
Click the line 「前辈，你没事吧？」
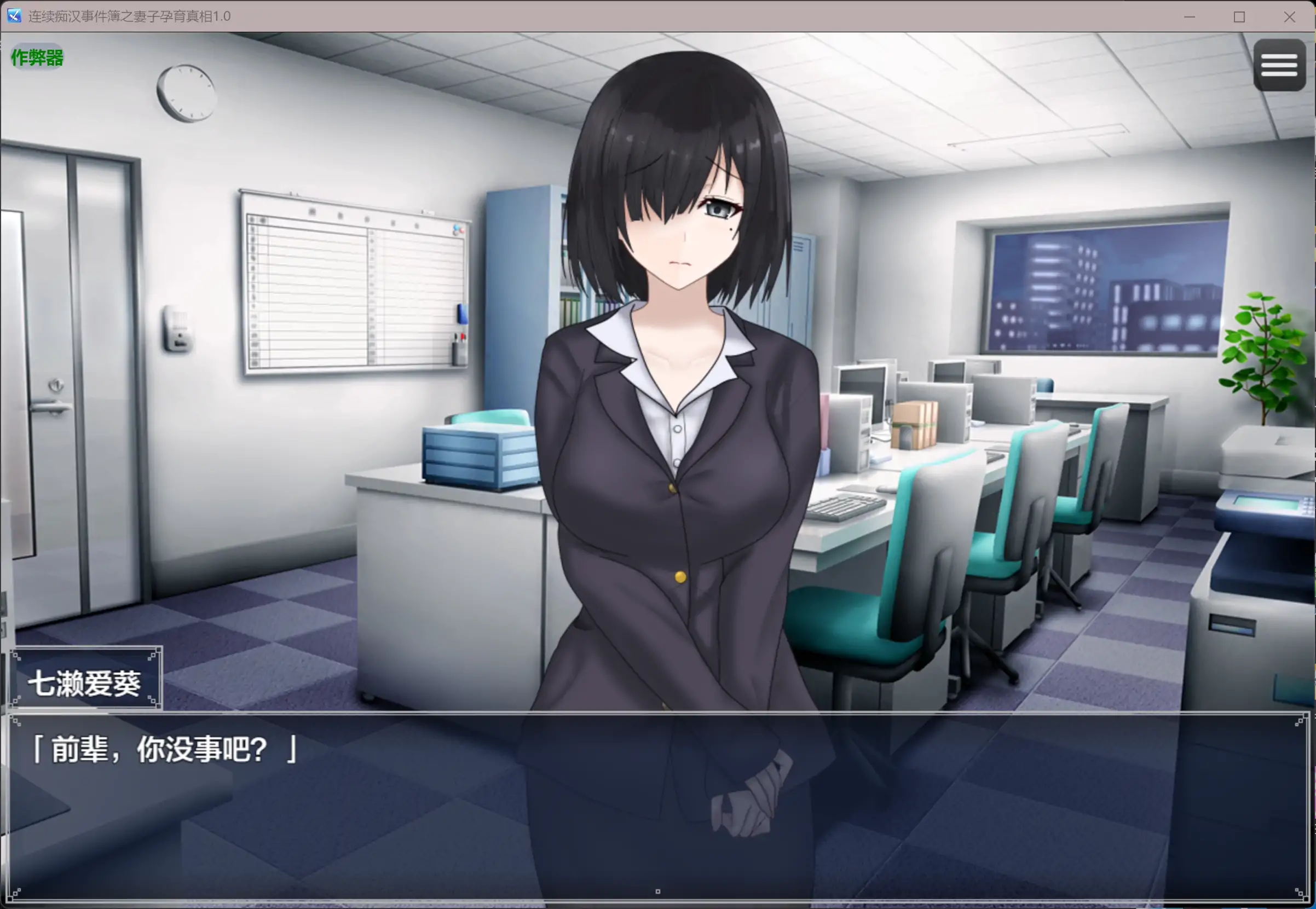pos(165,749)
